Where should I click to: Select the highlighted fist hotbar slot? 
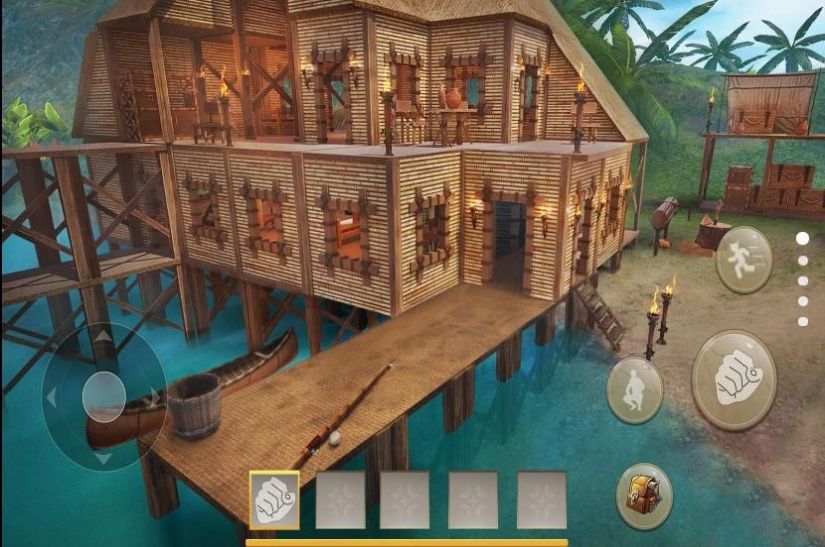coord(274,499)
